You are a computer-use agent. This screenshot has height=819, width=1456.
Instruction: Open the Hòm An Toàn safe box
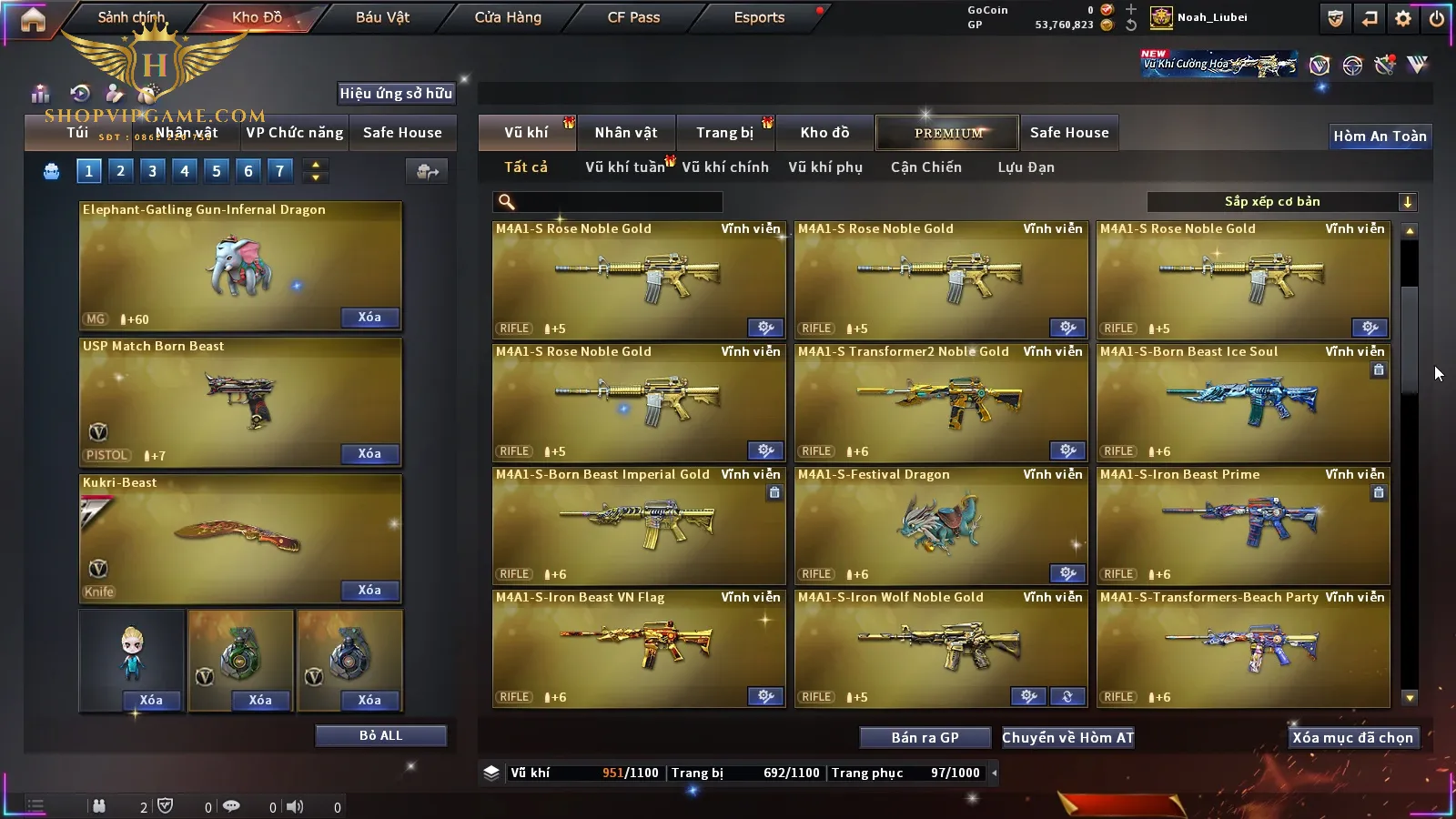[1380, 136]
